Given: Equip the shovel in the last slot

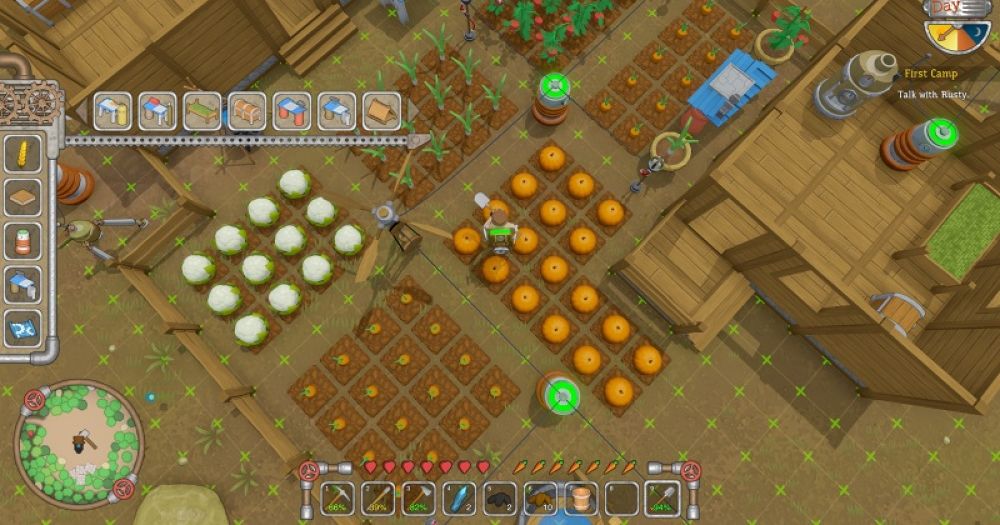Looking at the screenshot, I should pyautogui.click(x=662, y=497).
